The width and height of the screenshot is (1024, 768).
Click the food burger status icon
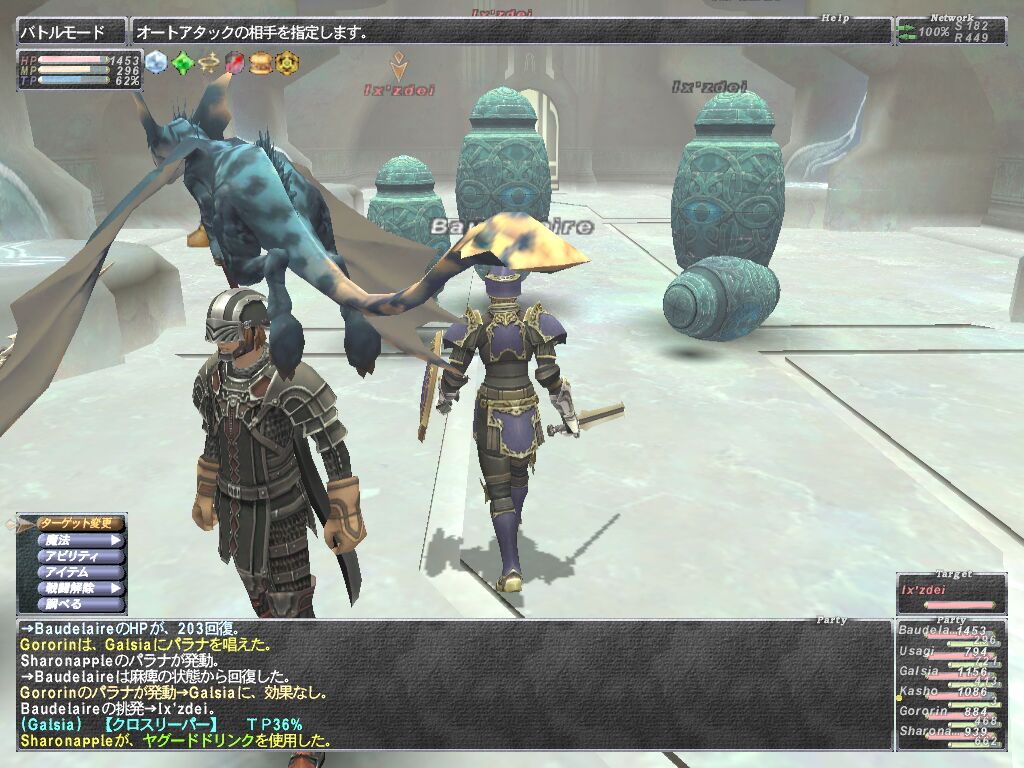tap(260, 62)
